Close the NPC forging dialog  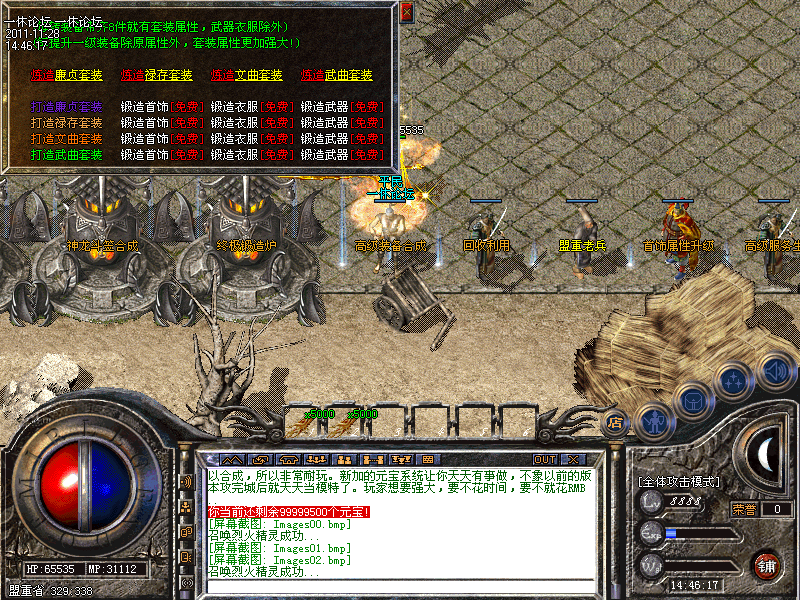coord(406,13)
